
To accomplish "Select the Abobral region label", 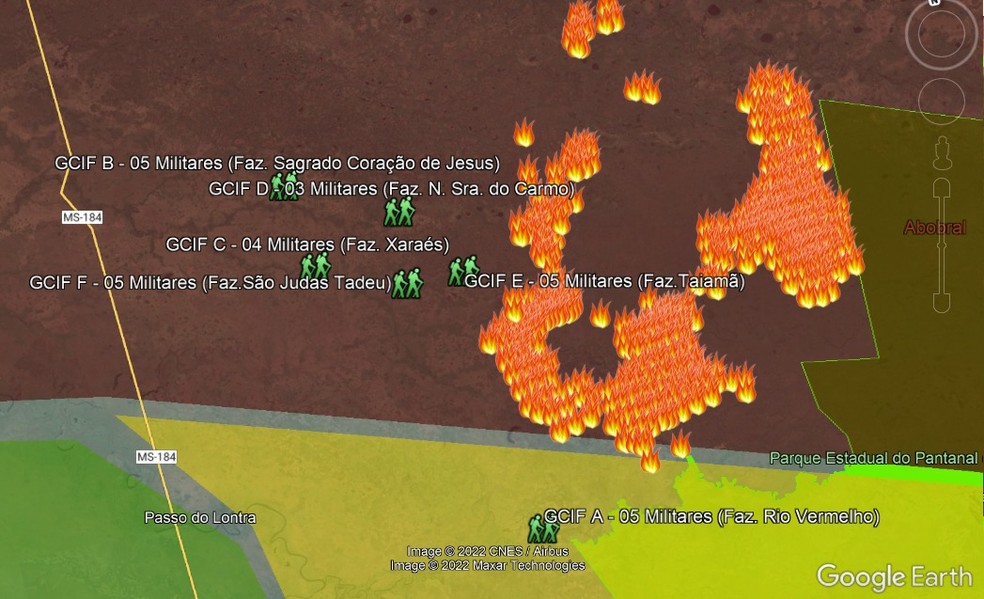I will (x=935, y=228).
